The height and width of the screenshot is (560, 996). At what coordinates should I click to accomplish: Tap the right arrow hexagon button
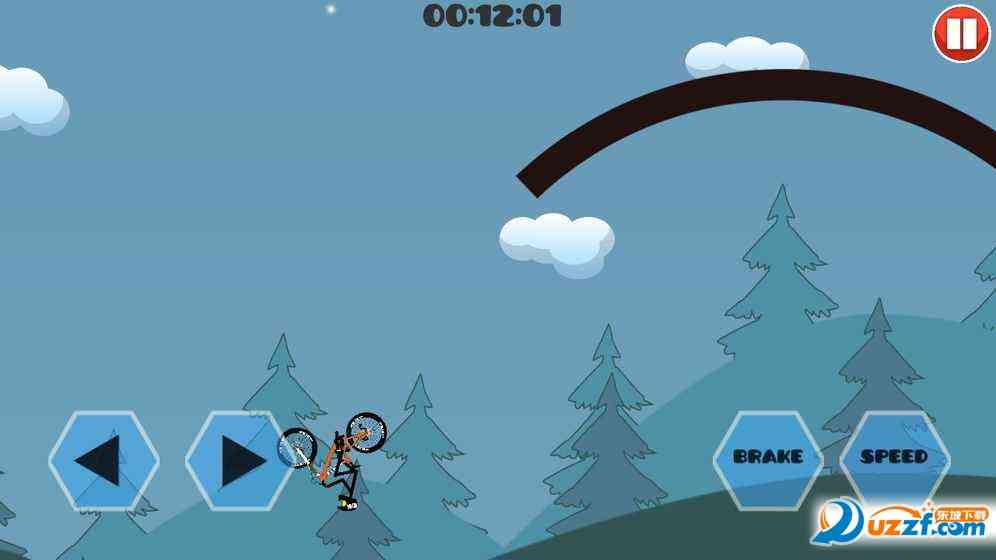coord(239,460)
